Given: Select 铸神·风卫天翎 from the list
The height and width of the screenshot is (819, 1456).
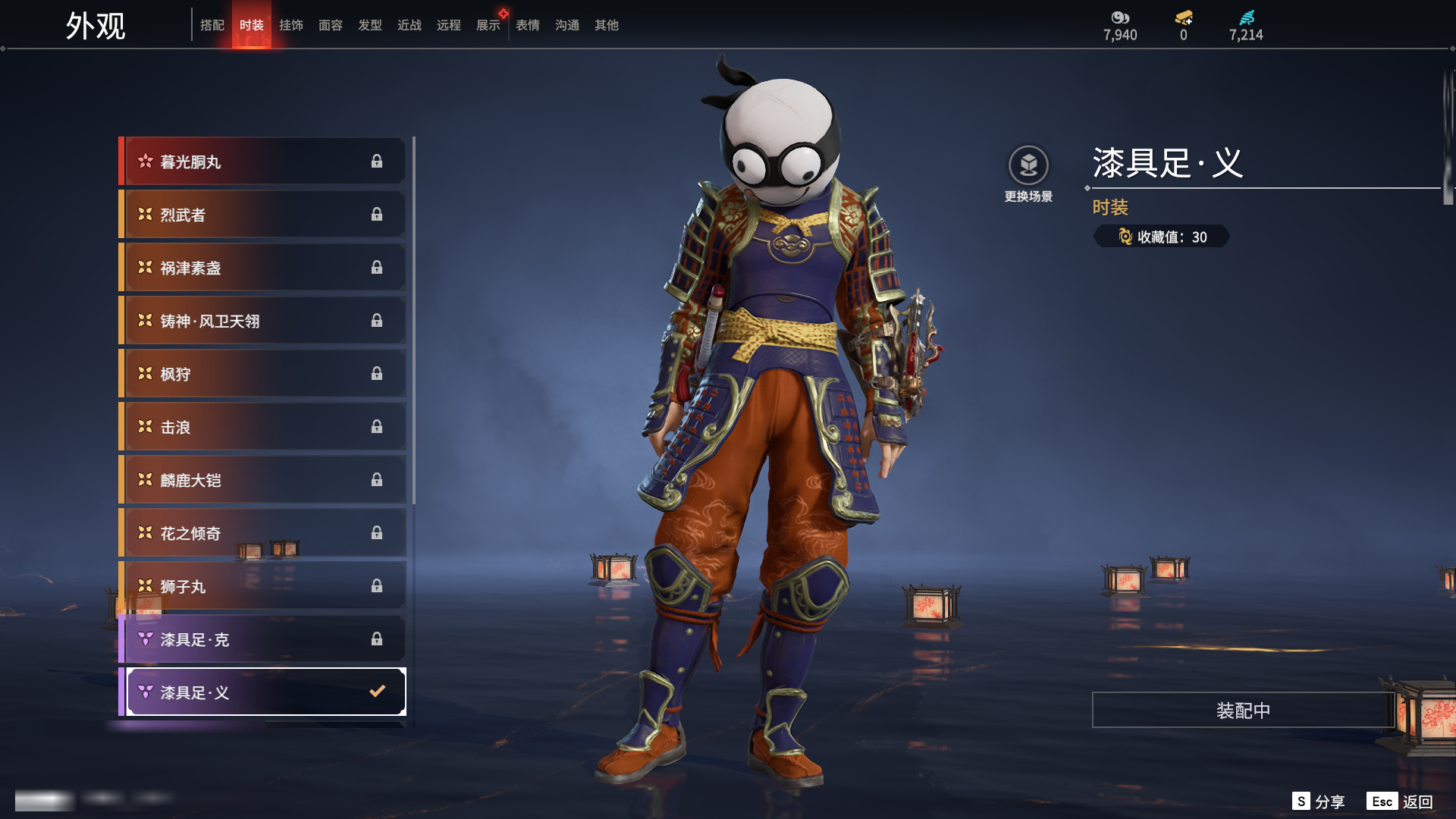Looking at the screenshot, I should (x=263, y=321).
